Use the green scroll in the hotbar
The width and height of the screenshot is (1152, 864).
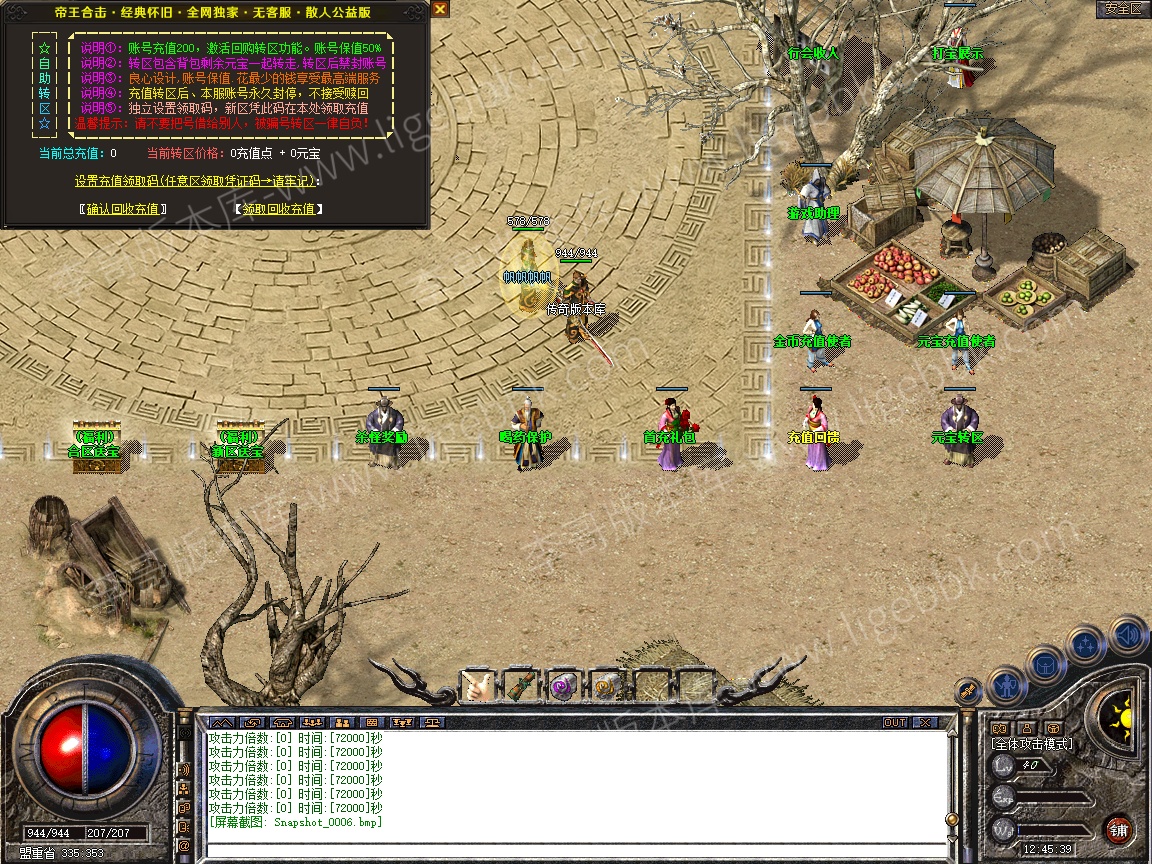[521, 686]
